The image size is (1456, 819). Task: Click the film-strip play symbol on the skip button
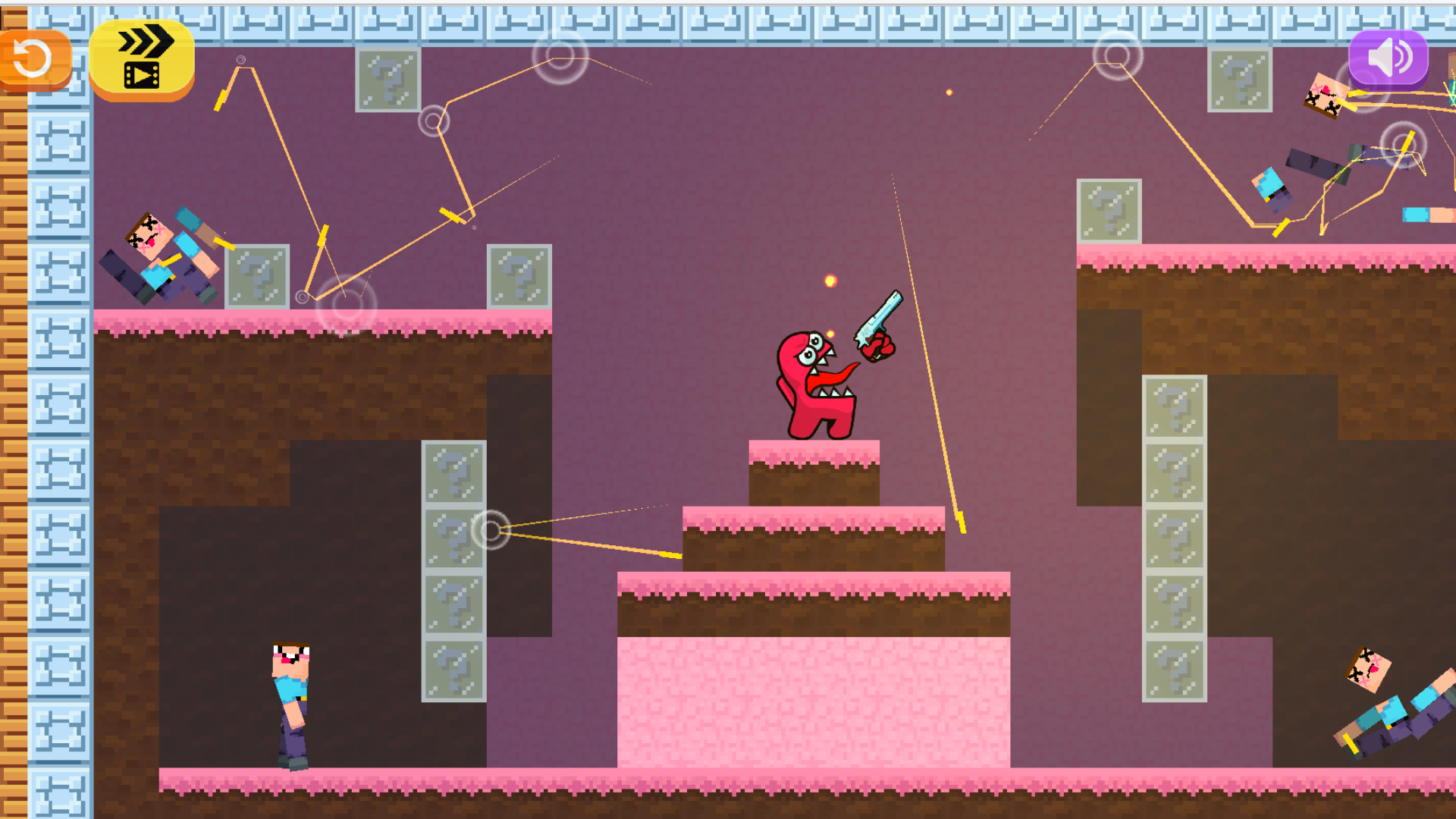point(141,75)
